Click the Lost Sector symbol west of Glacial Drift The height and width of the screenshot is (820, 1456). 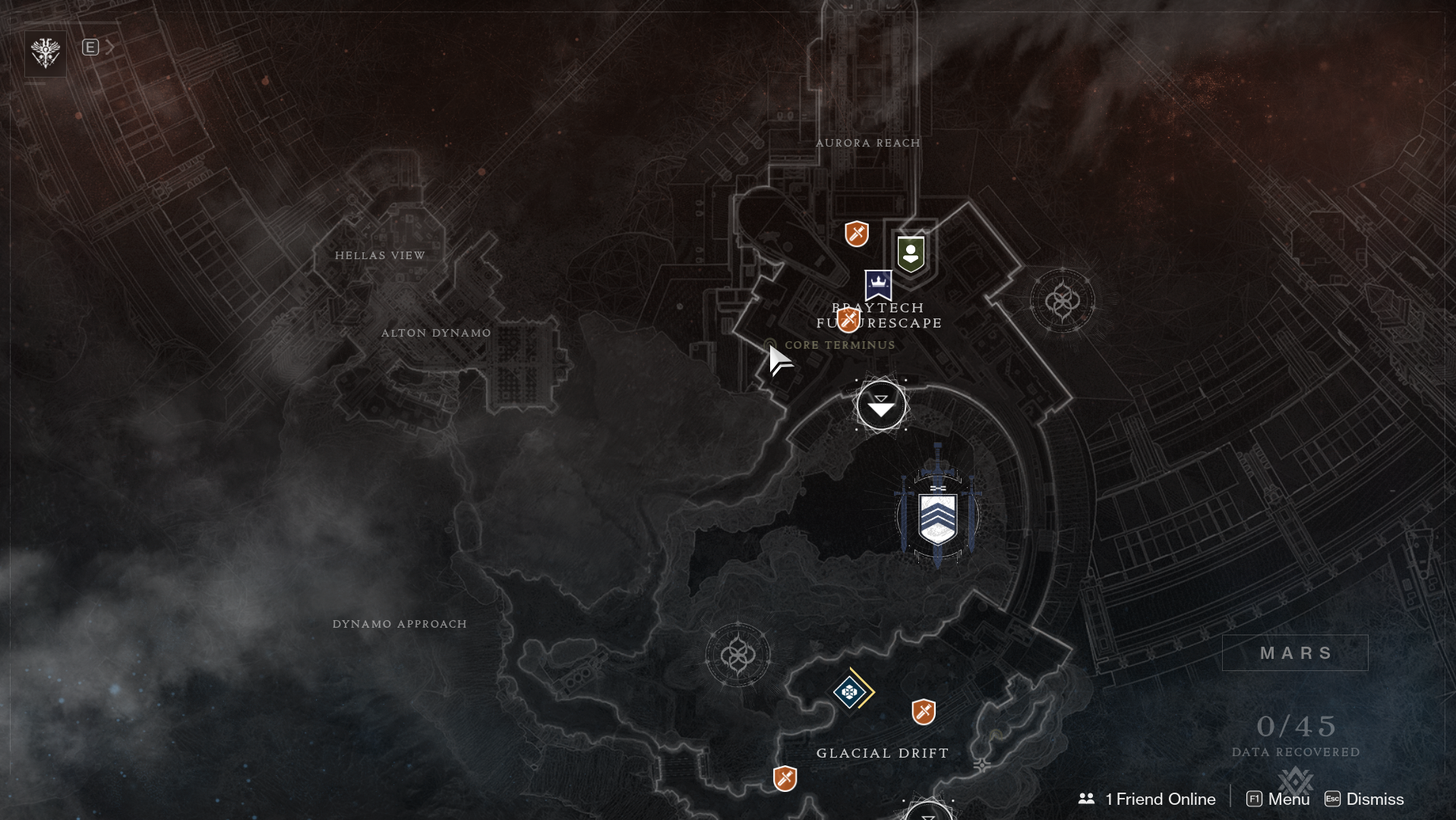737,654
